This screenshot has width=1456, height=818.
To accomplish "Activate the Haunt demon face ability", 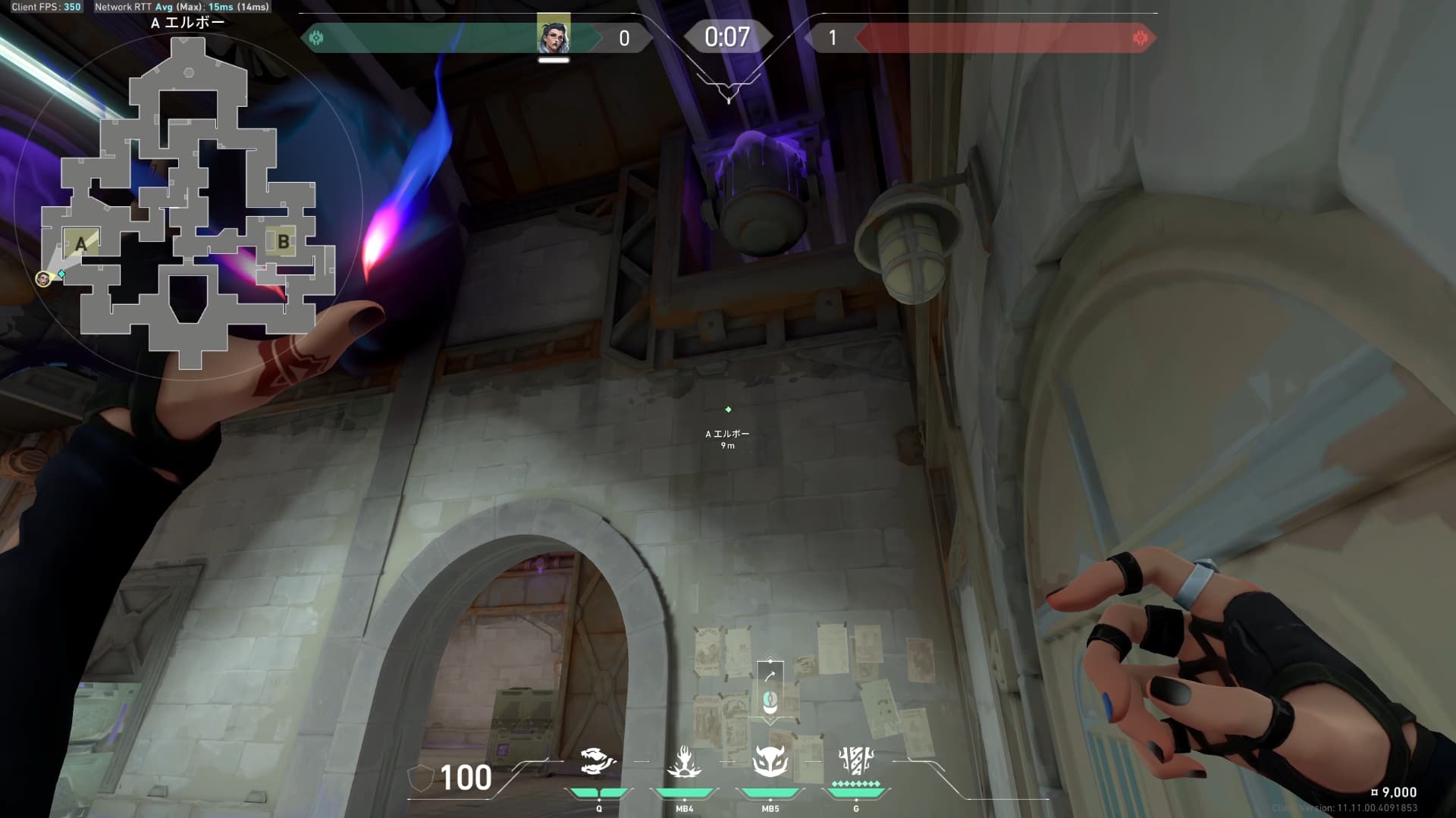I will [x=770, y=761].
